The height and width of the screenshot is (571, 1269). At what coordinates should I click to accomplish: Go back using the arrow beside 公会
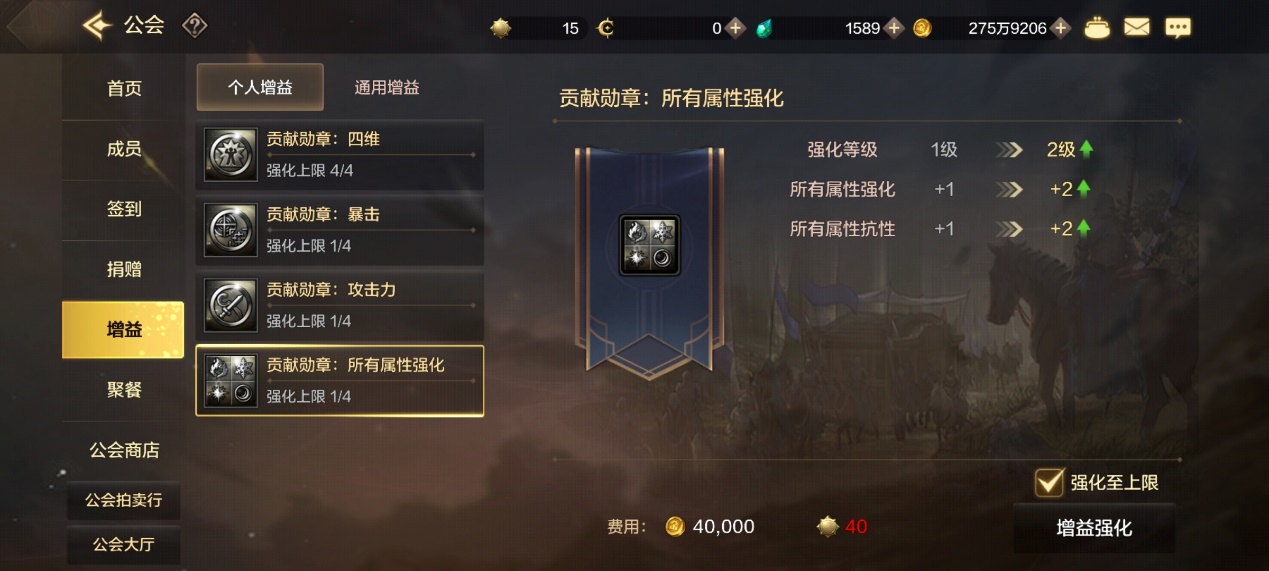(x=96, y=26)
